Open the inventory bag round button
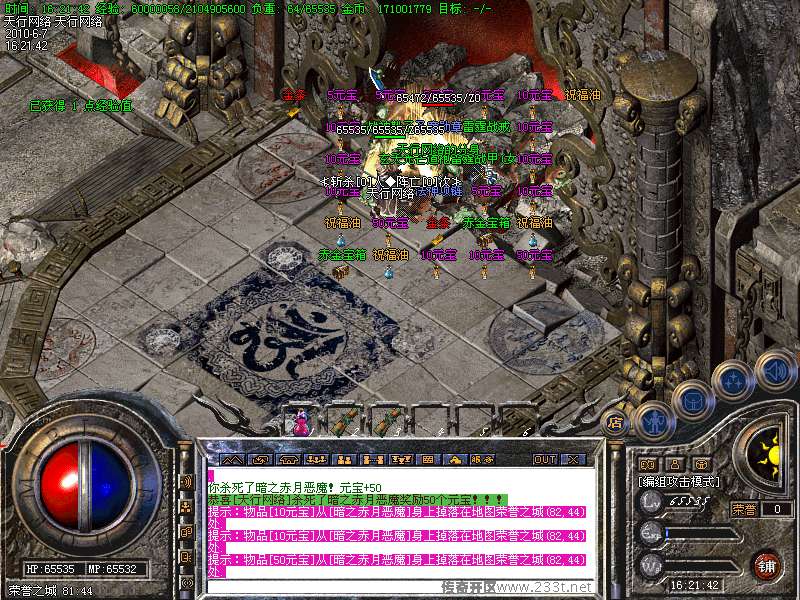Screen dimensions: 800x600 click(691, 399)
